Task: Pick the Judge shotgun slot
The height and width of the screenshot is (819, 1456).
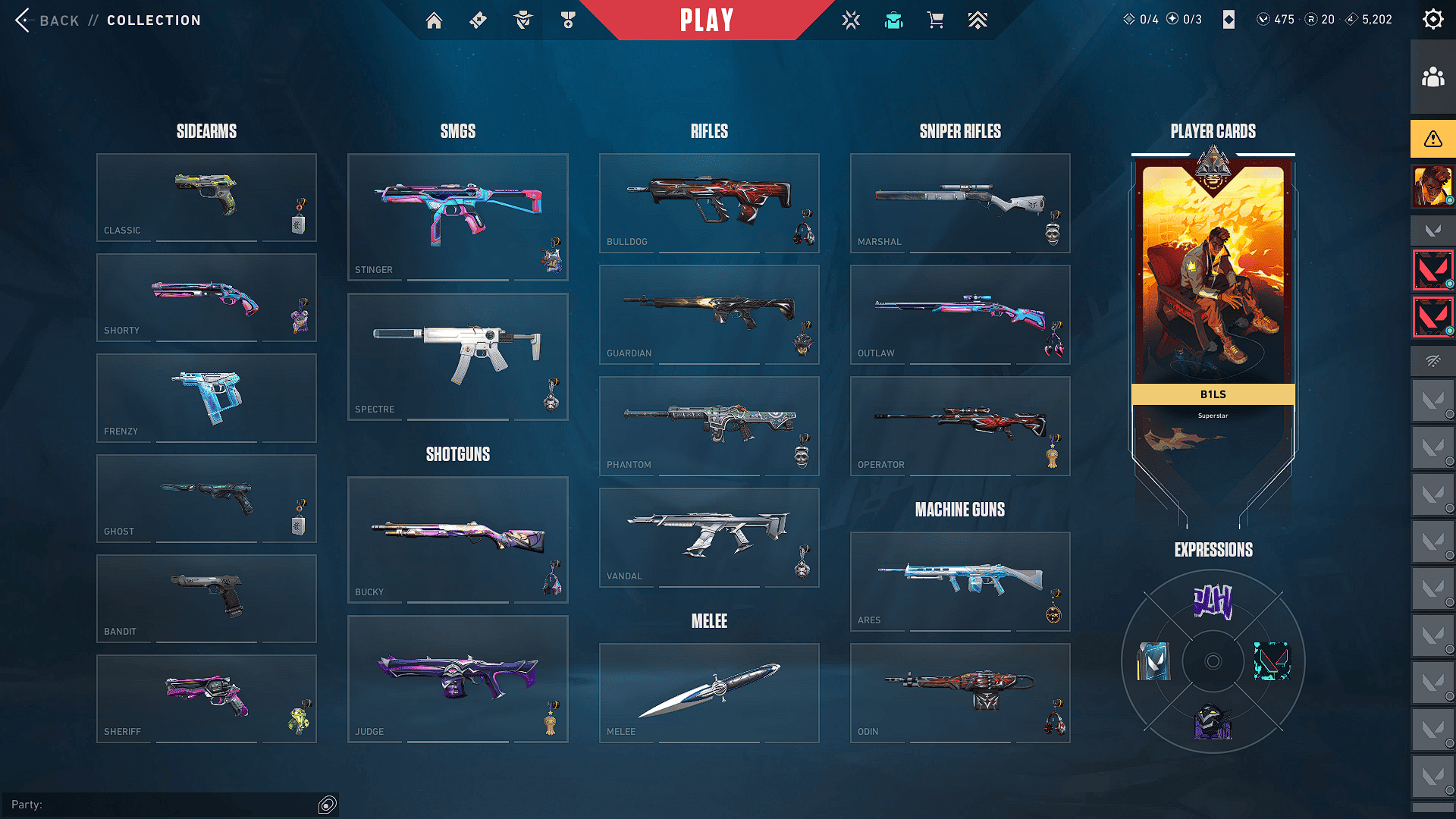Action: point(457,679)
